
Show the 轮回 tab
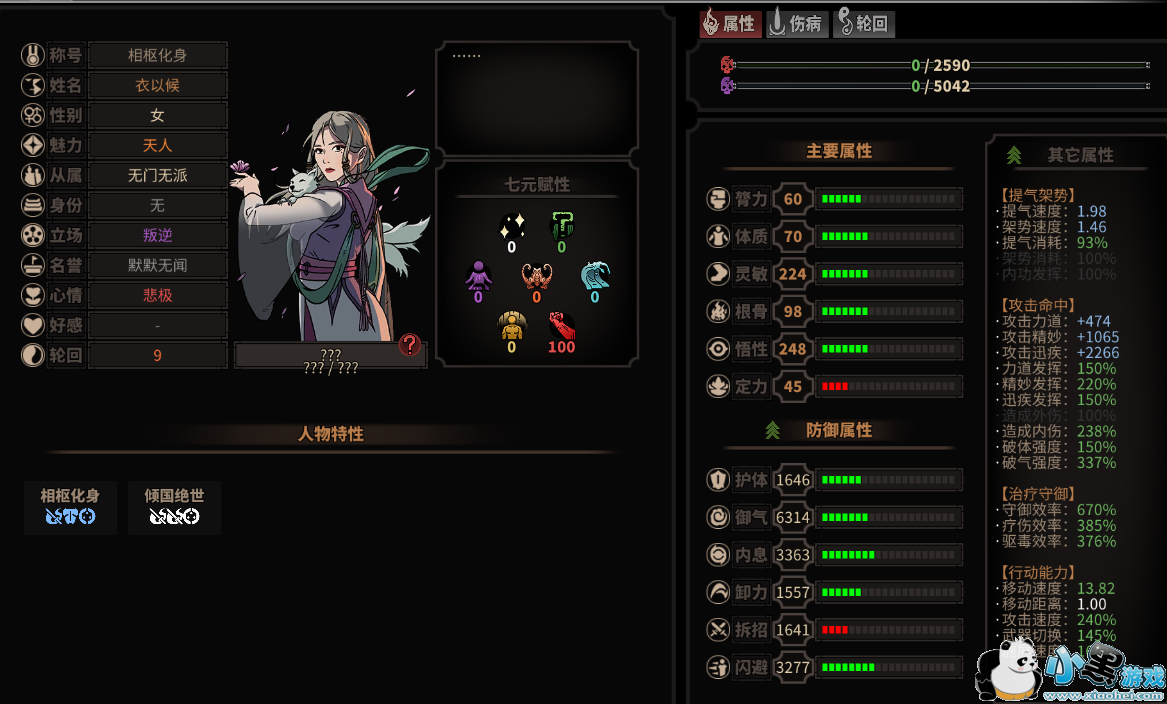click(x=864, y=24)
